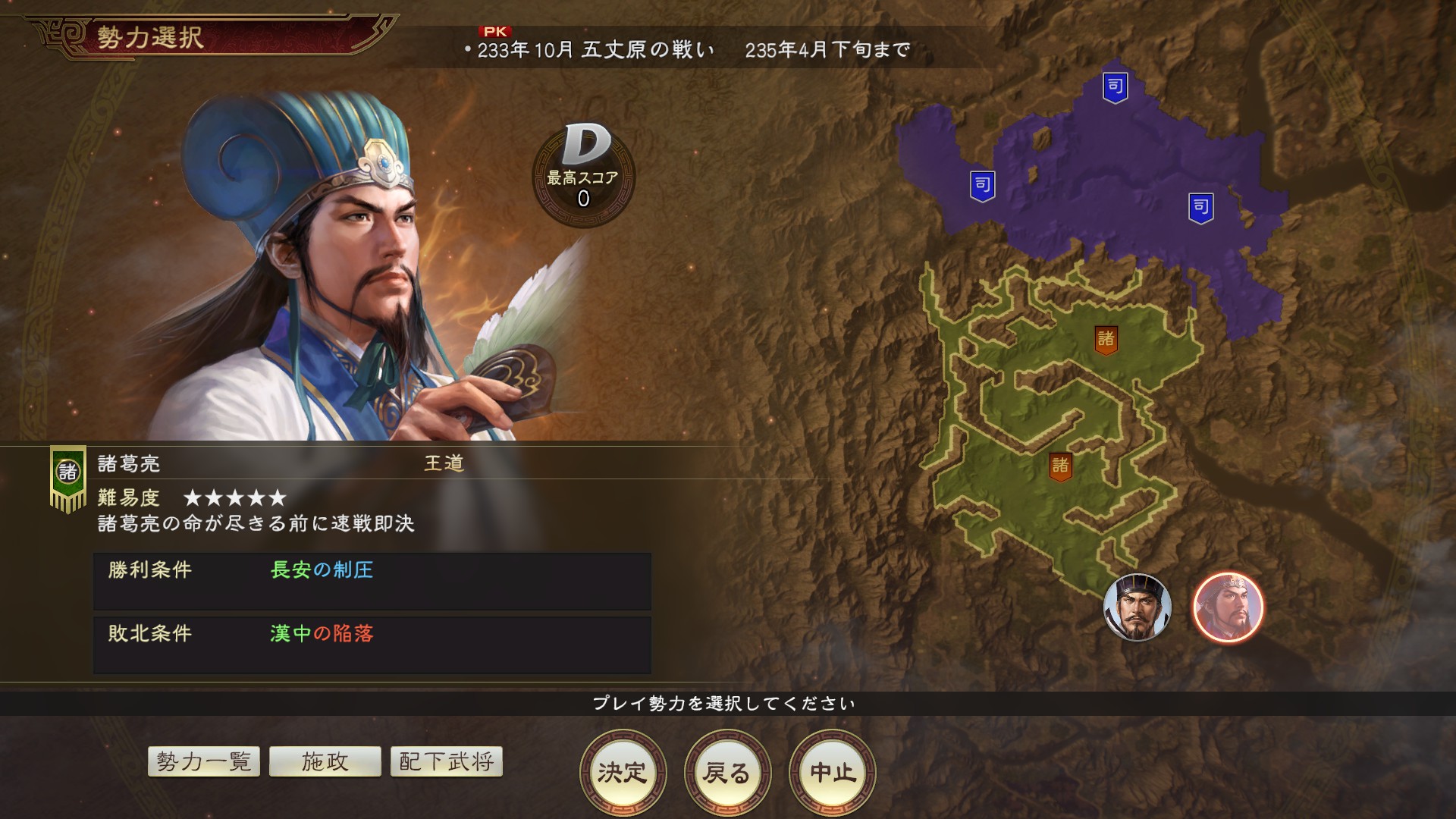Go back using 戻る button
Viewport: 1456px width, 819px height.
click(x=727, y=772)
